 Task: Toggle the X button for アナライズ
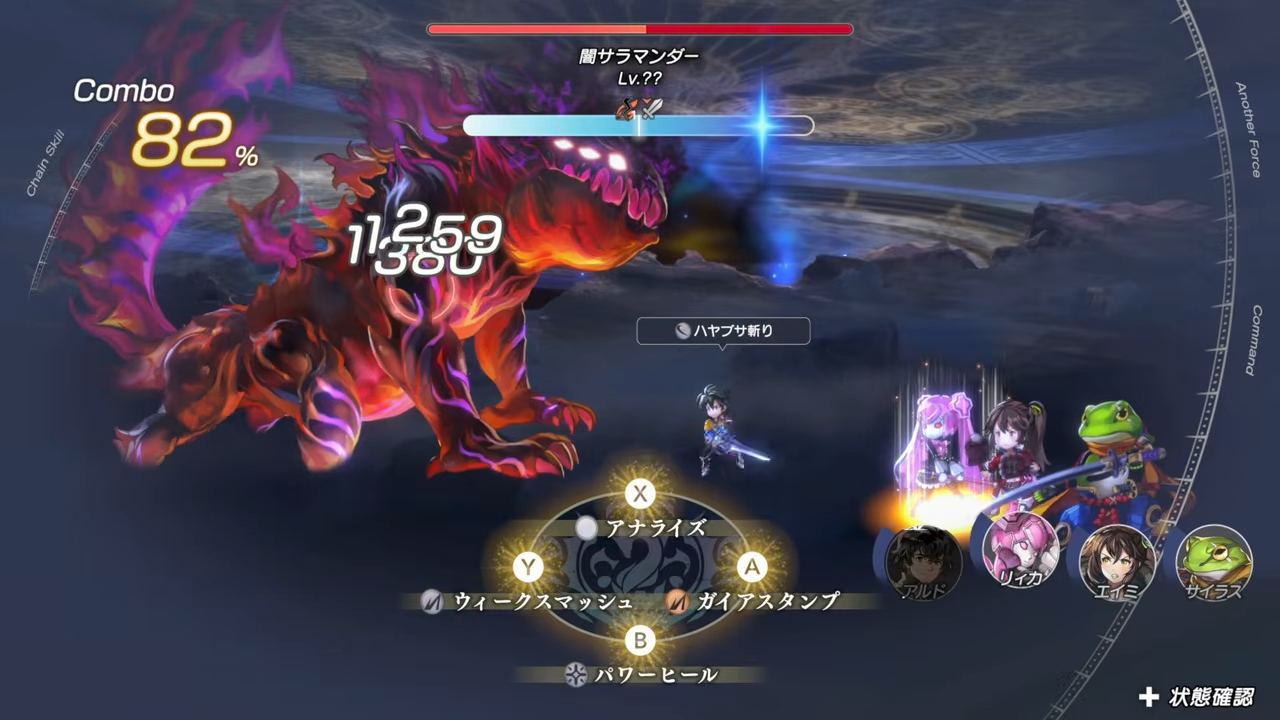(640, 494)
